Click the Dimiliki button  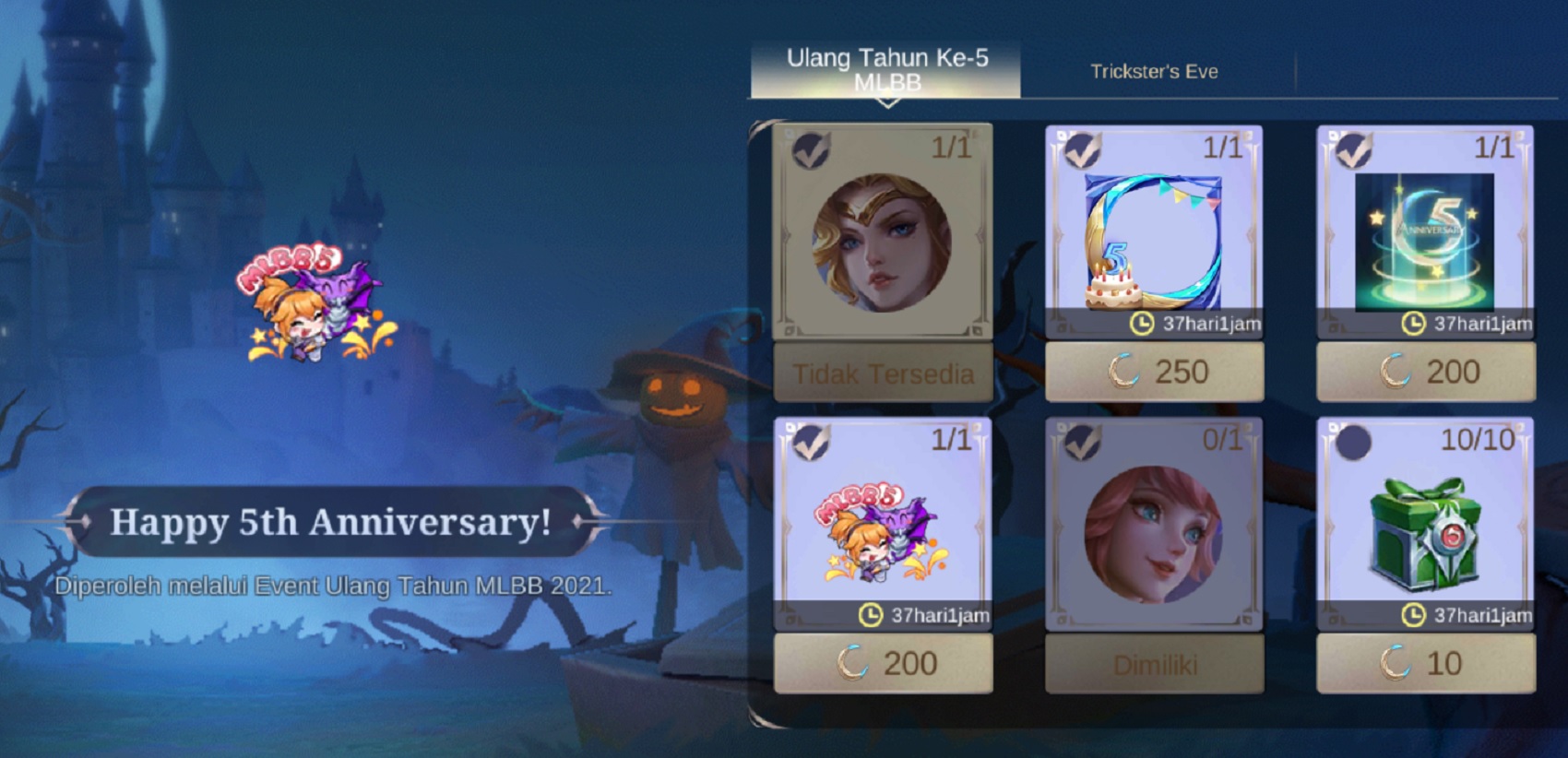point(1153,662)
